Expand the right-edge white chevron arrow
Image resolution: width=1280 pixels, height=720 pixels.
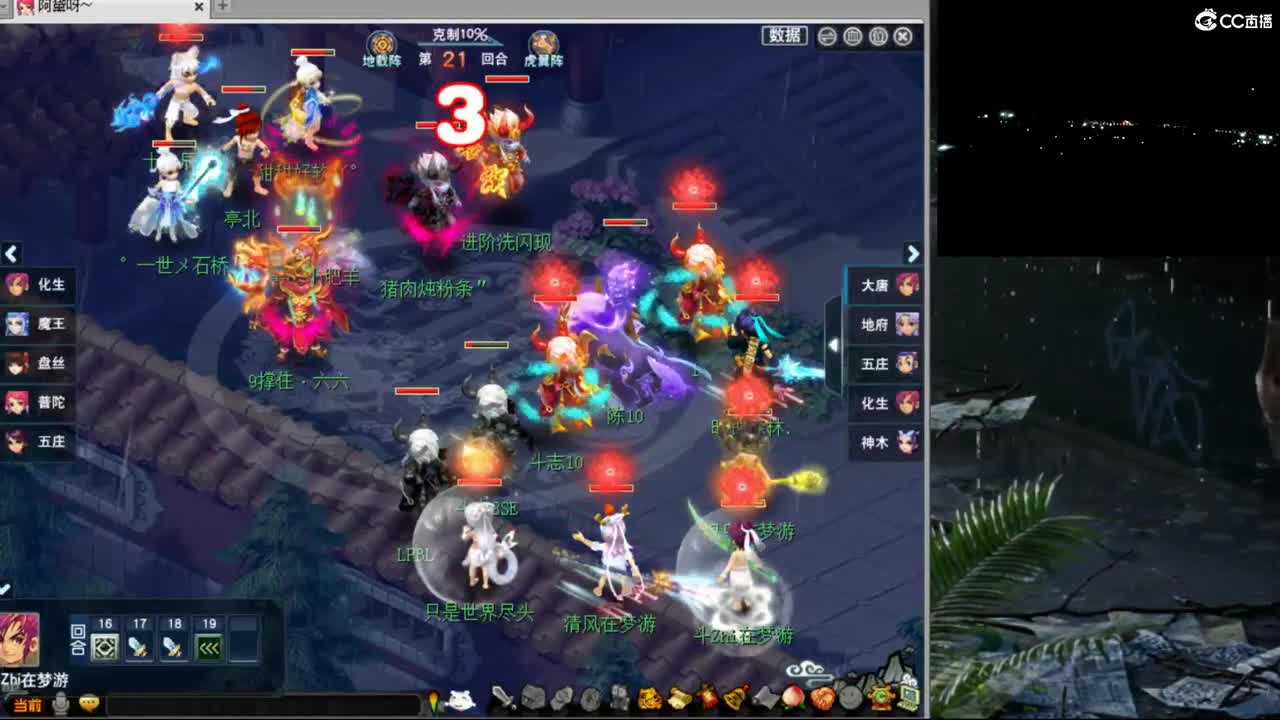click(913, 254)
